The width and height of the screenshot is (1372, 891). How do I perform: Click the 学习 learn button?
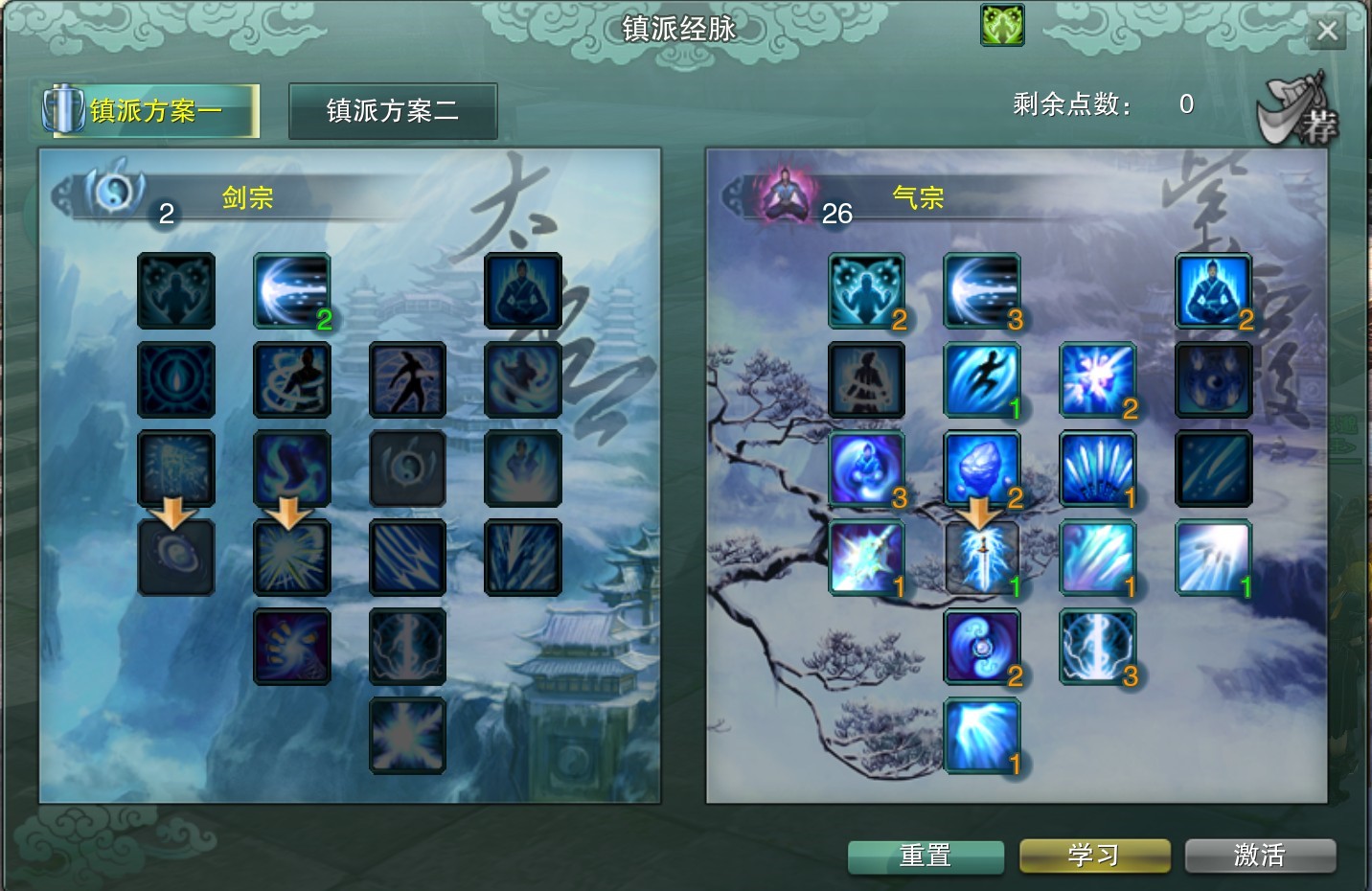click(1093, 856)
